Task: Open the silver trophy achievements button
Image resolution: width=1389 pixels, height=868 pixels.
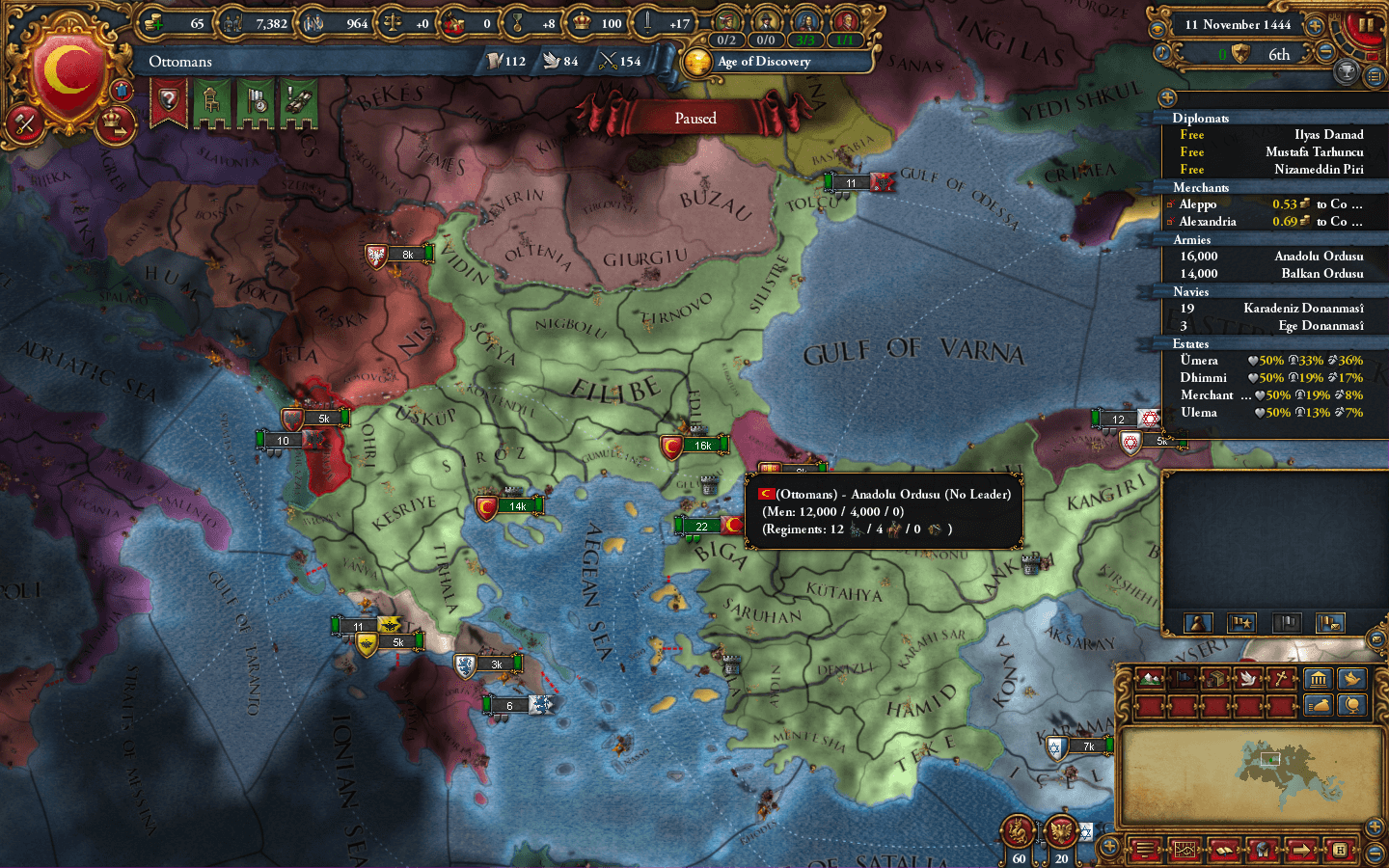Action: coord(1346,71)
